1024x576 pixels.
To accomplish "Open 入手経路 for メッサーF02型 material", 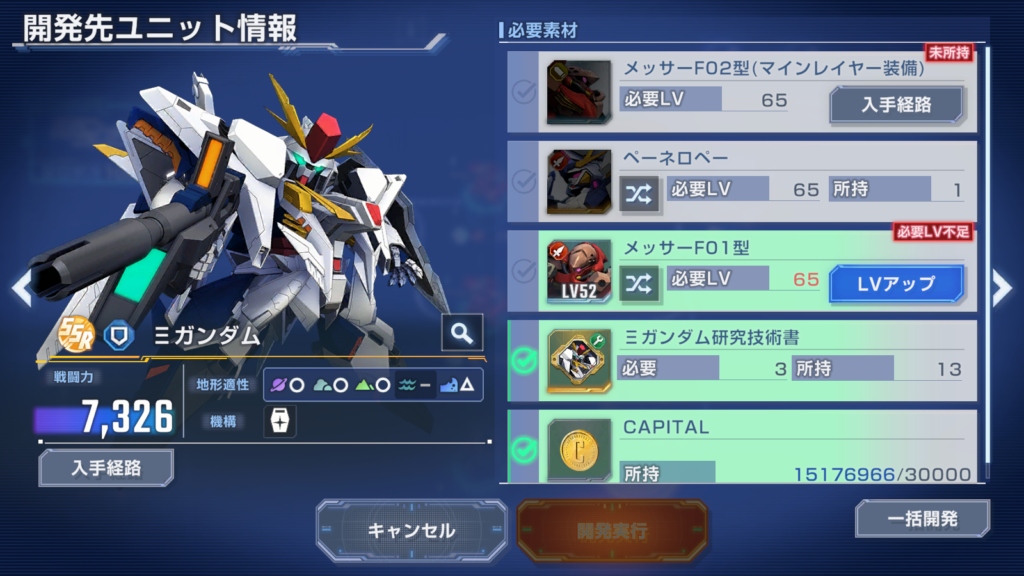I will click(897, 104).
